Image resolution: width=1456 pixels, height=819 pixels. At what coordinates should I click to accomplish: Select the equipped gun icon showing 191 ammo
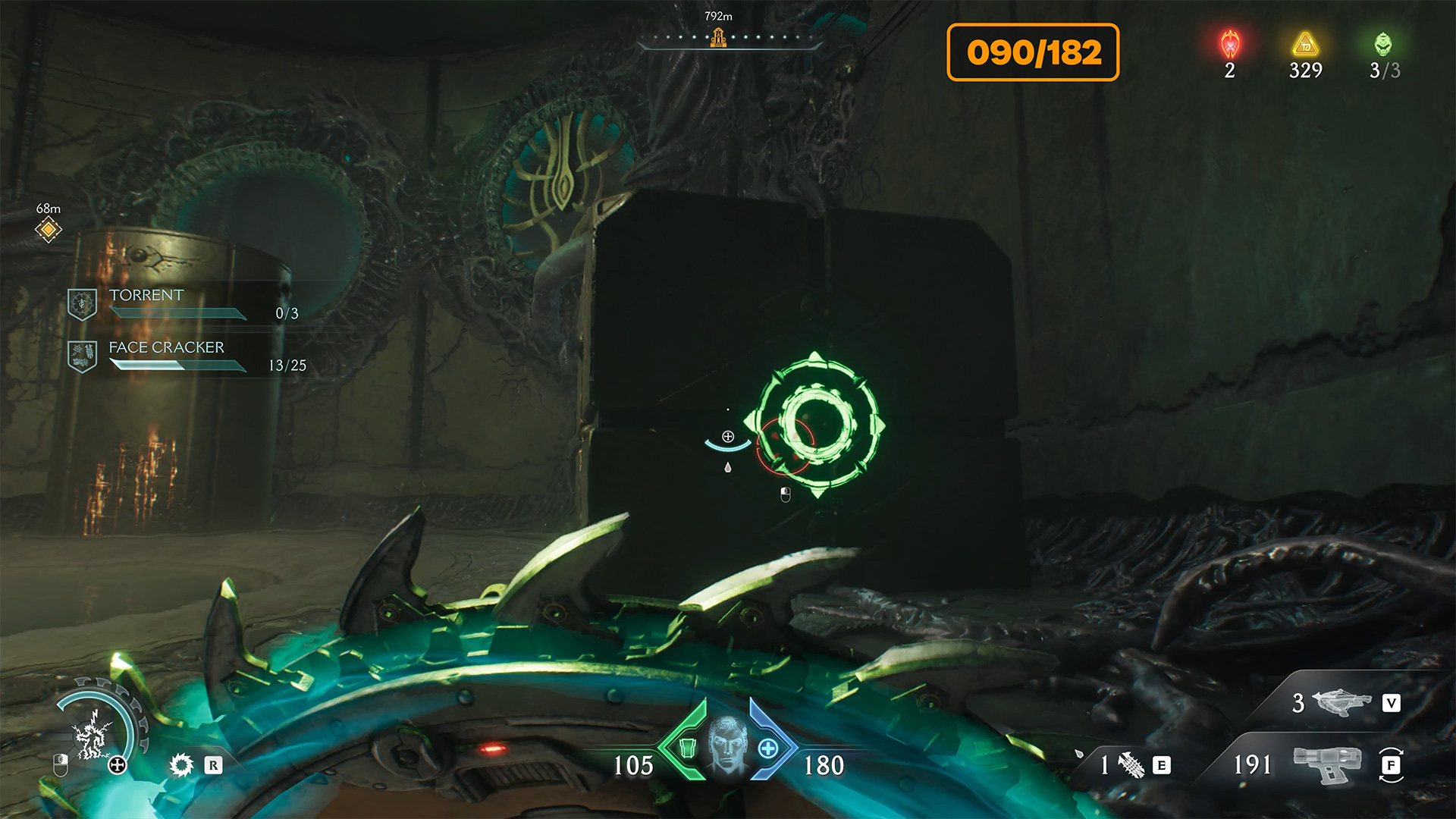(x=1327, y=764)
